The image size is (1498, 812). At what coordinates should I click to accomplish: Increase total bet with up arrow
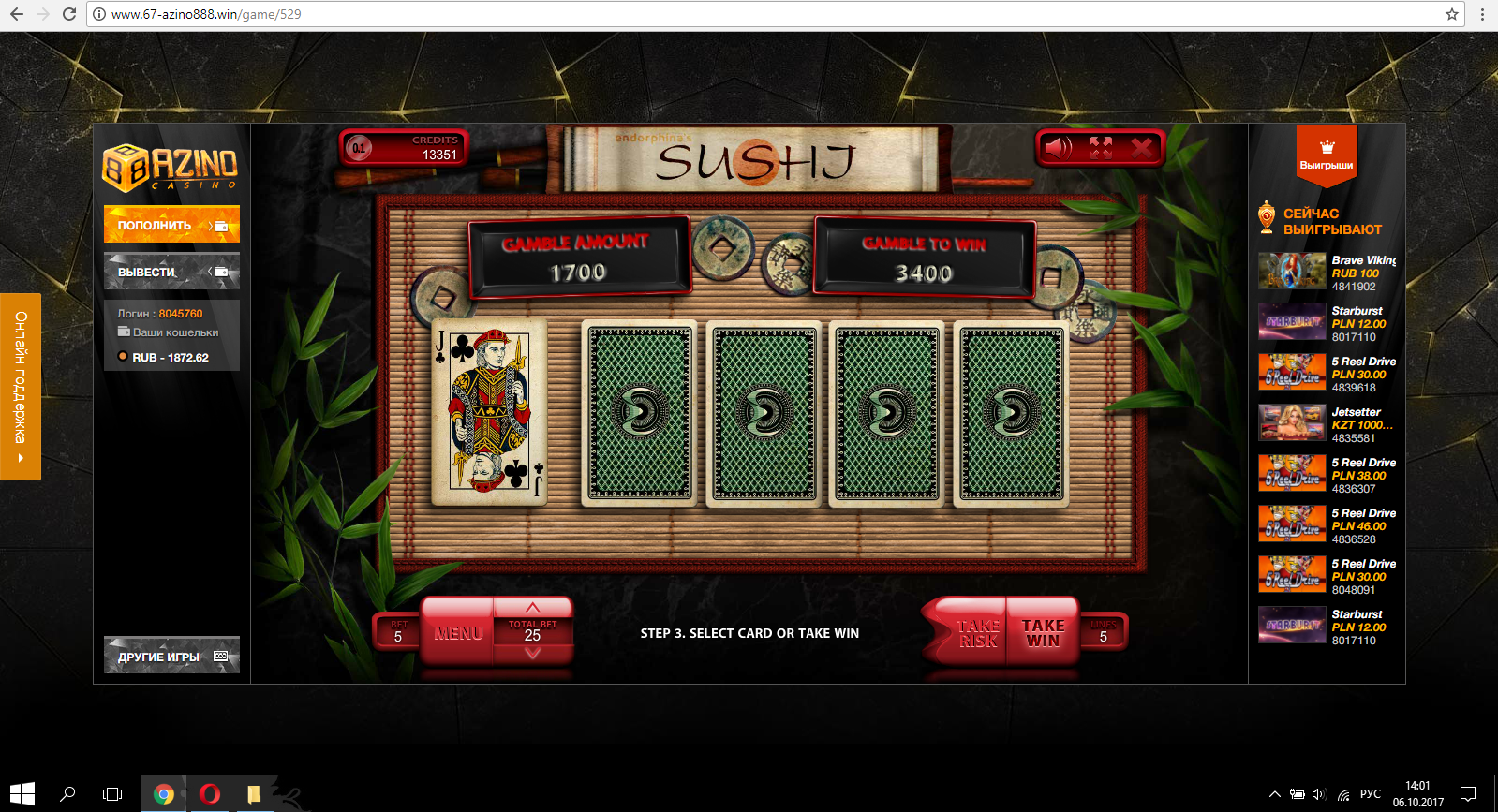tap(532, 608)
